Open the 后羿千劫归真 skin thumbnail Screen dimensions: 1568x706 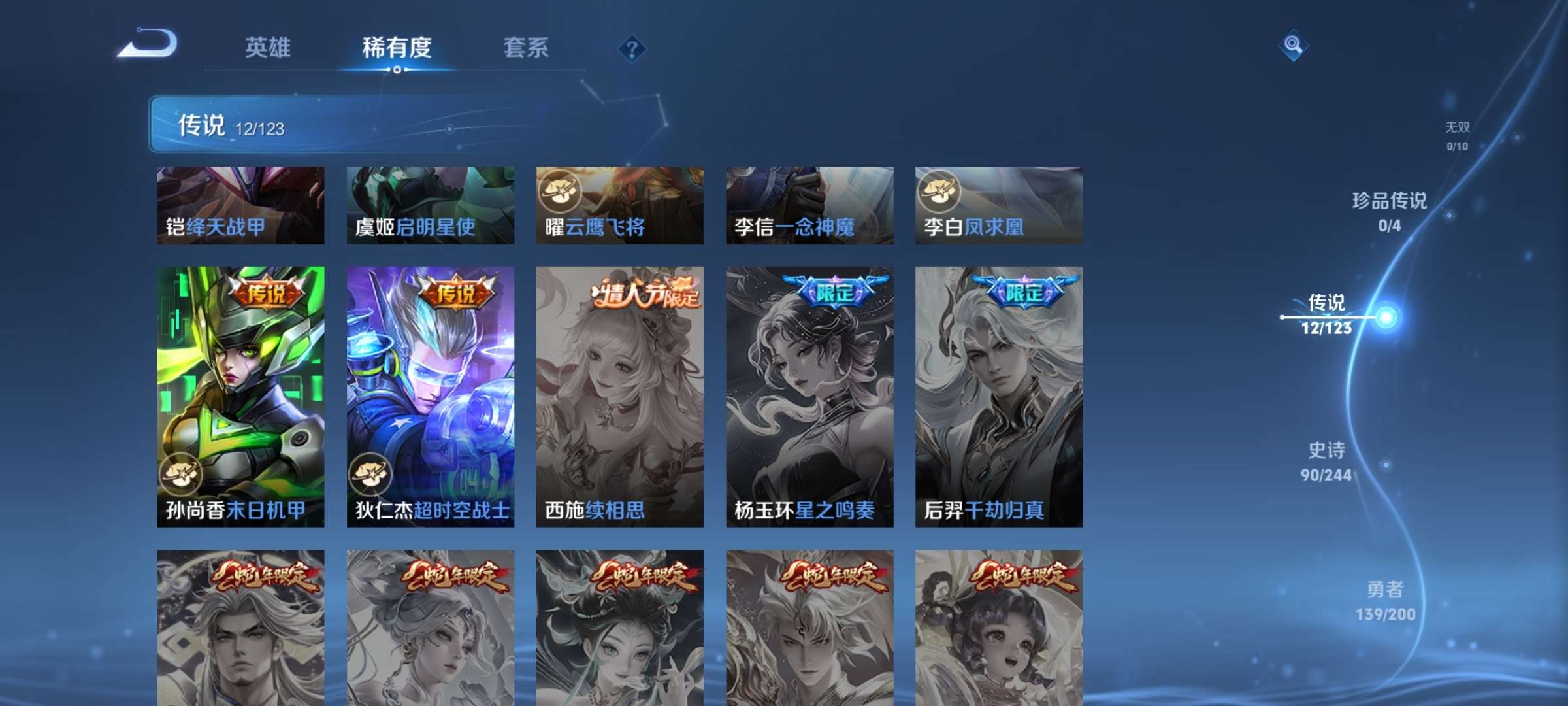(x=998, y=392)
